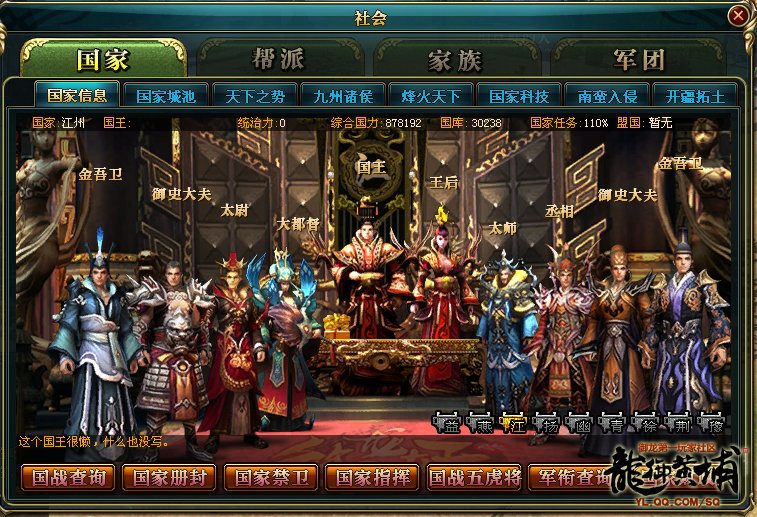Open the 军衔查询 button
The width and height of the screenshot is (757, 517).
(570, 477)
